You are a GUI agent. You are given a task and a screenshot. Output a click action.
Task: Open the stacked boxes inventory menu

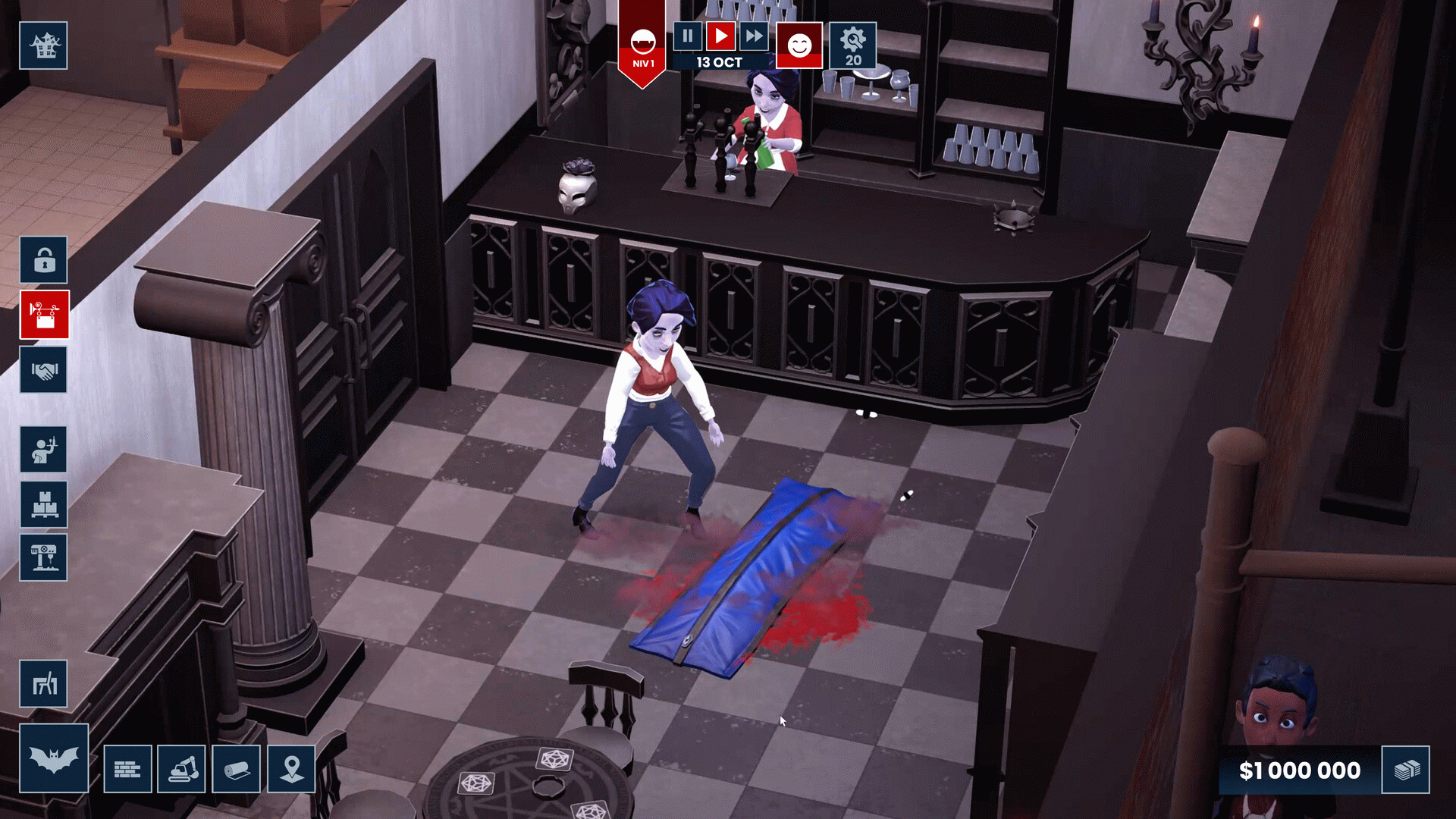[x=44, y=504]
